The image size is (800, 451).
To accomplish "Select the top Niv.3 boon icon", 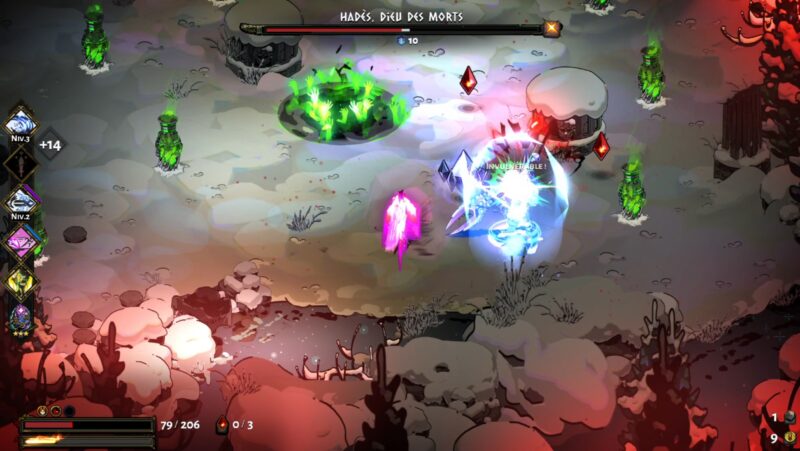I will 19,123.
